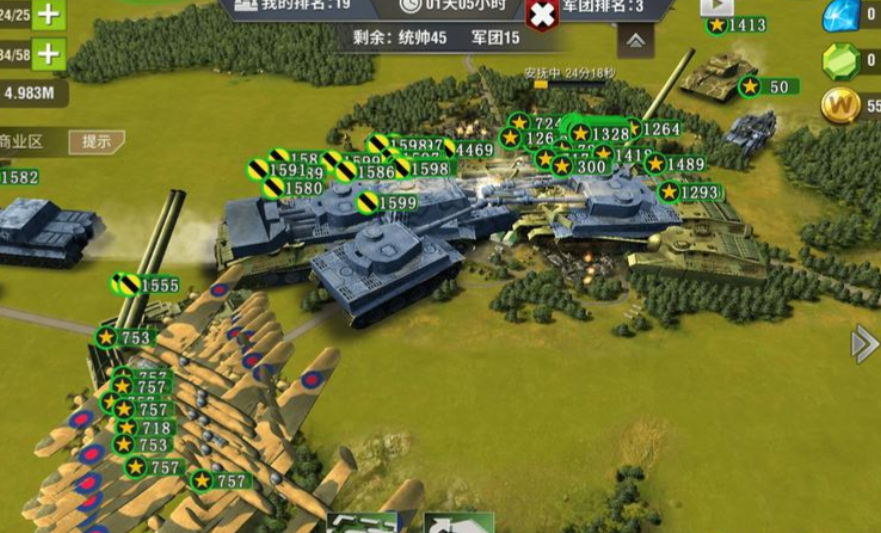
Task: Open the gold W coin icon
Action: point(840,105)
